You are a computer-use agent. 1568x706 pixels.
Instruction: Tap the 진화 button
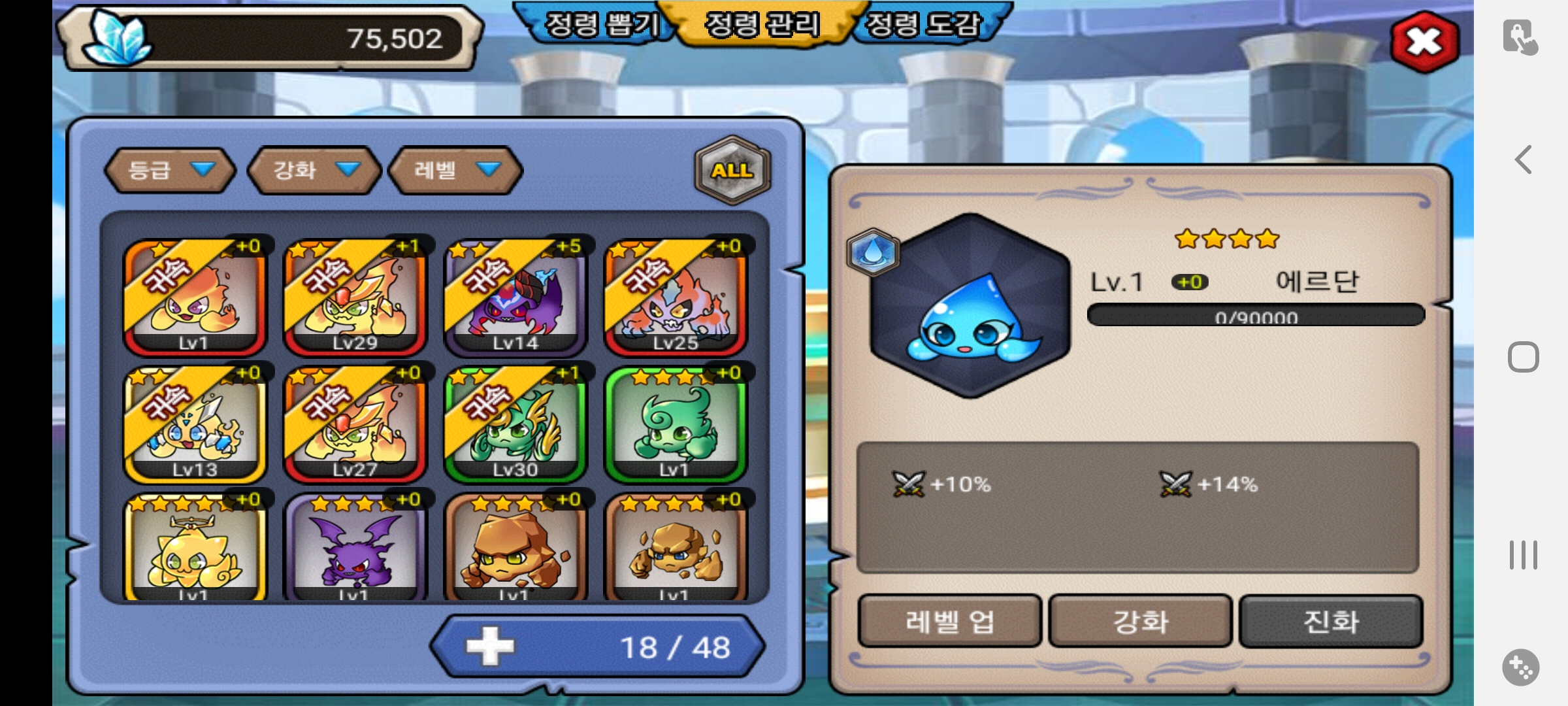tap(1331, 621)
